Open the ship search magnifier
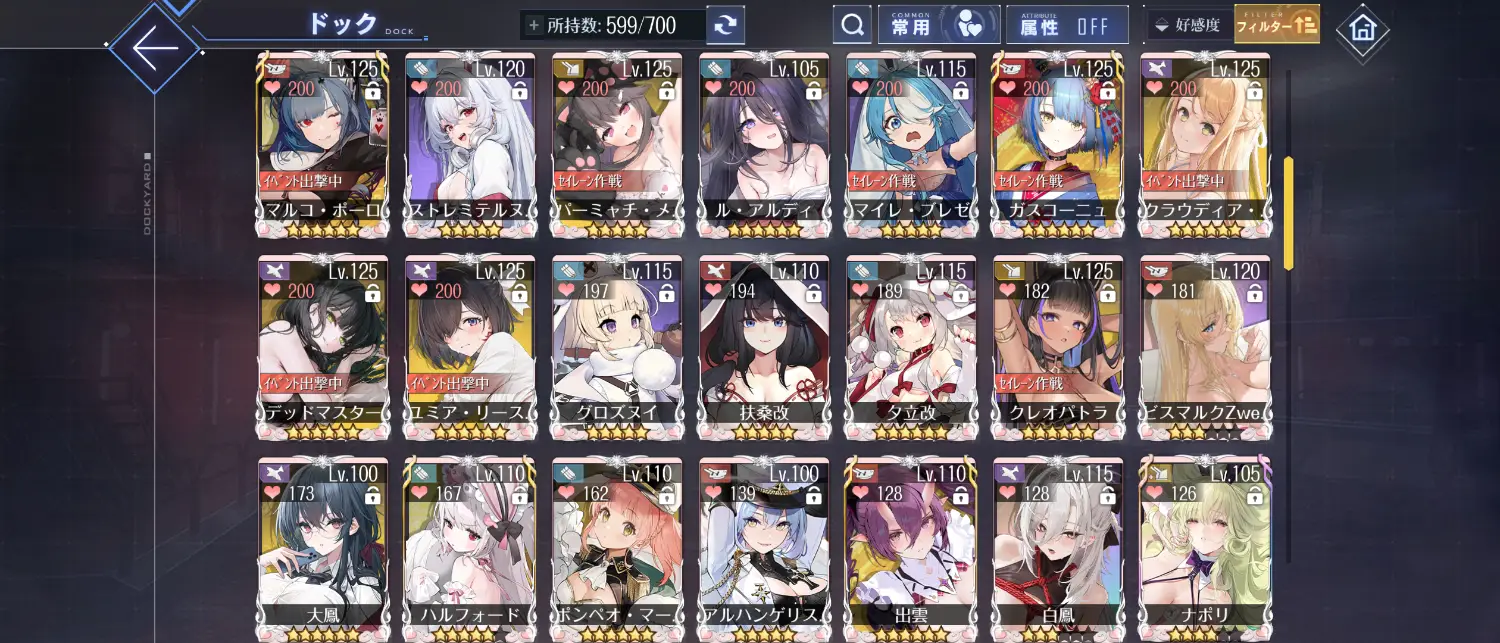This screenshot has height=643, width=1500. 852,25
